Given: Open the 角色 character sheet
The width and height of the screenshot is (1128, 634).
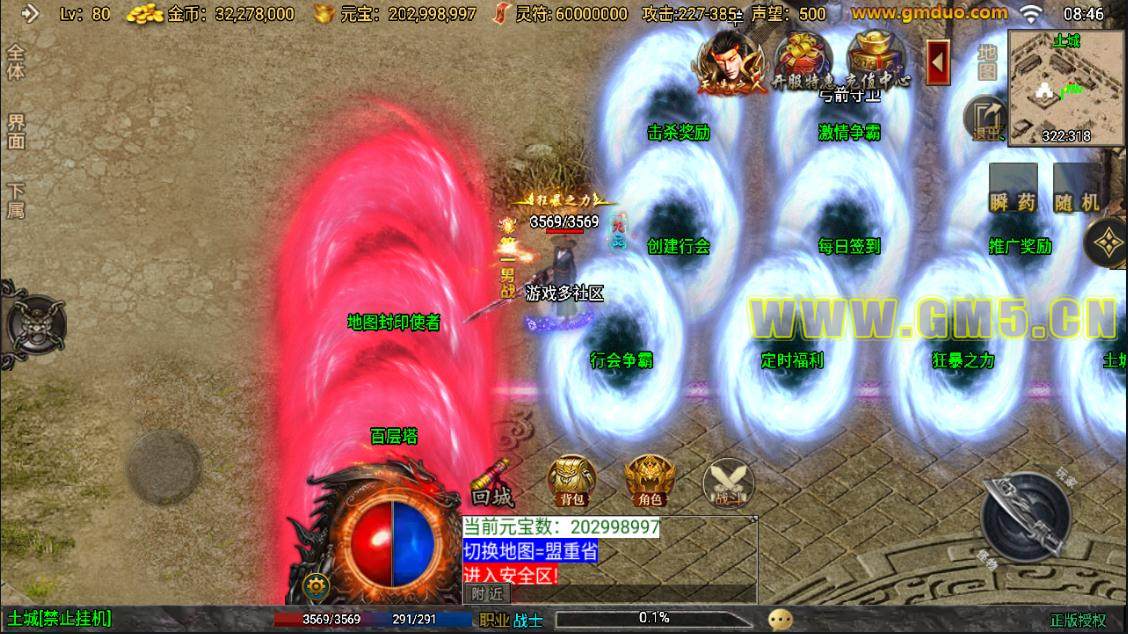Looking at the screenshot, I should click(x=649, y=479).
